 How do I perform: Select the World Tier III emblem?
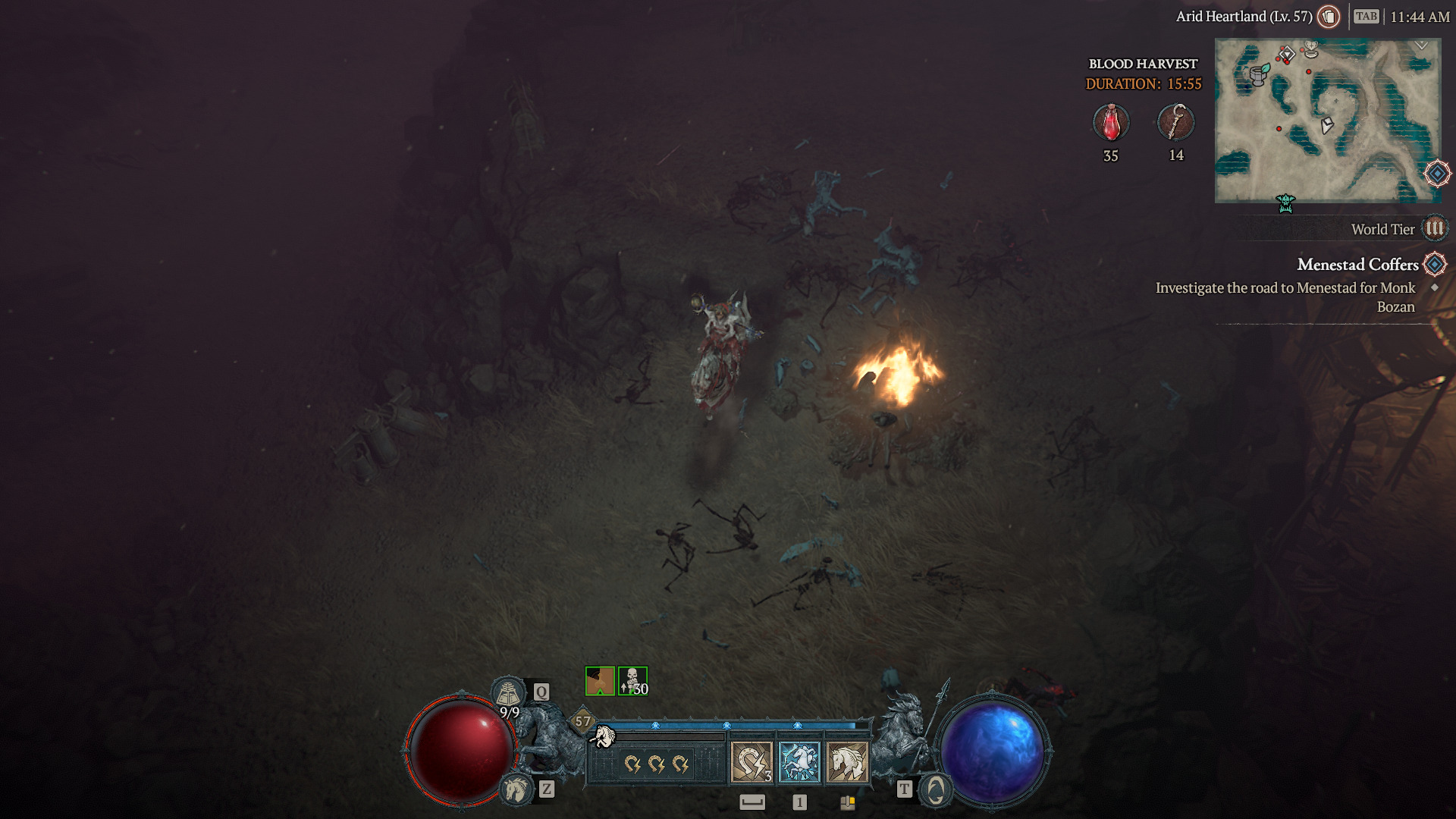[x=1434, y=228]
